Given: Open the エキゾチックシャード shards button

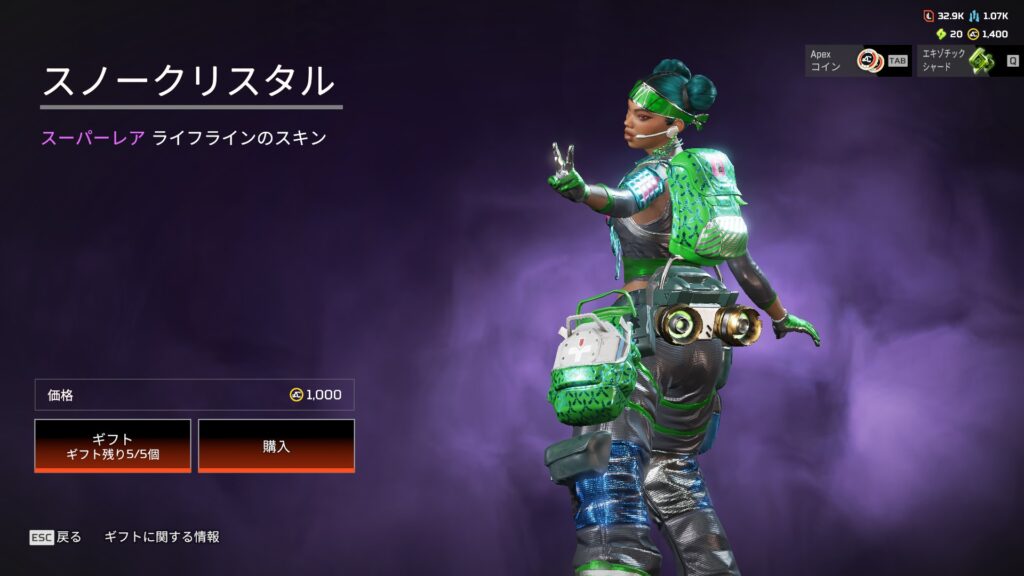Looking at the screenshot, I should click(x=968, y=61).
